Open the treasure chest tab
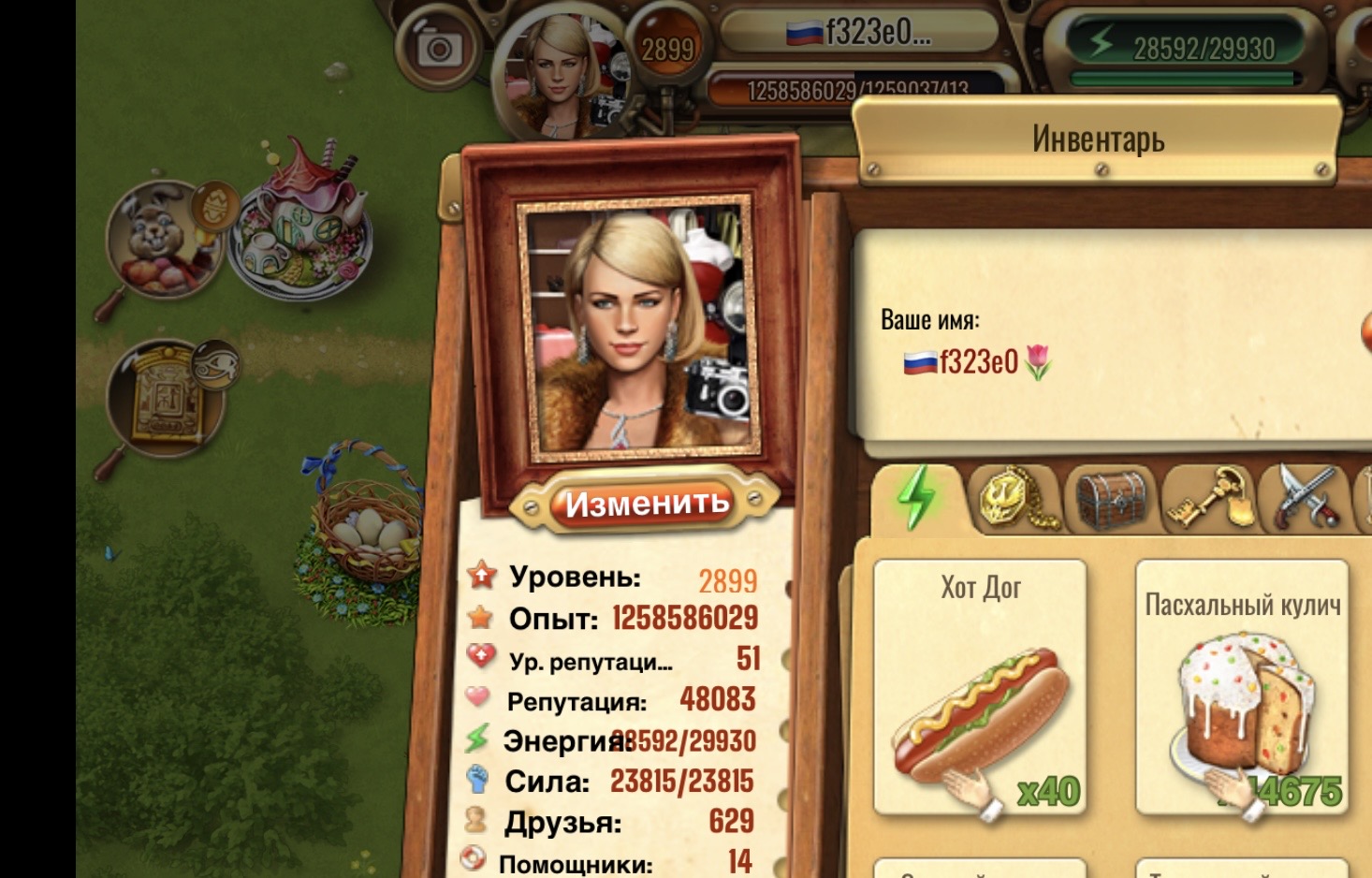Image resolution: width=1372 pixels, height=878 pixels. click(1111, 499)
